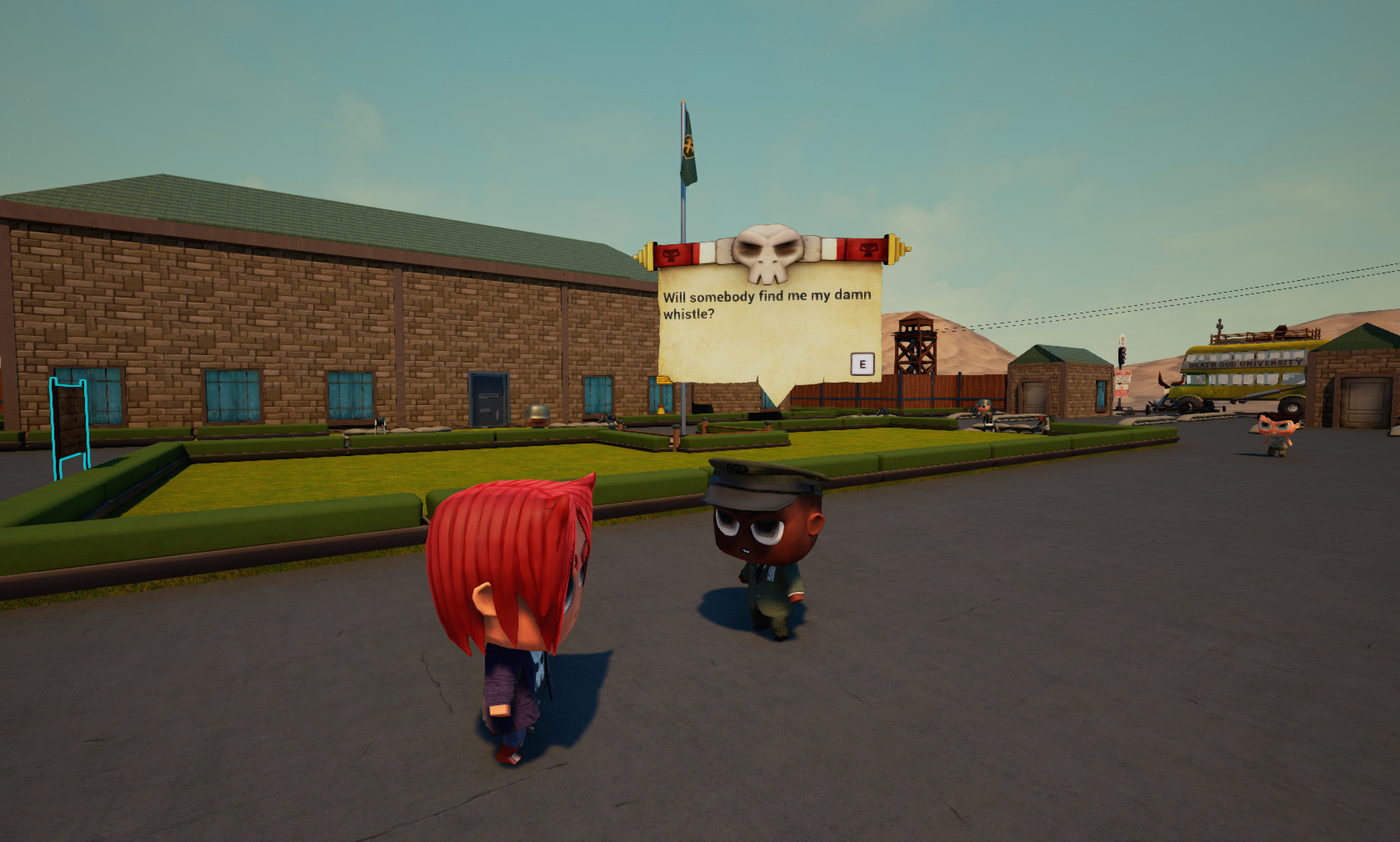
Task: Click the traffic light beside the bus
Action: pyautogui.click(x=1122, y=356)
